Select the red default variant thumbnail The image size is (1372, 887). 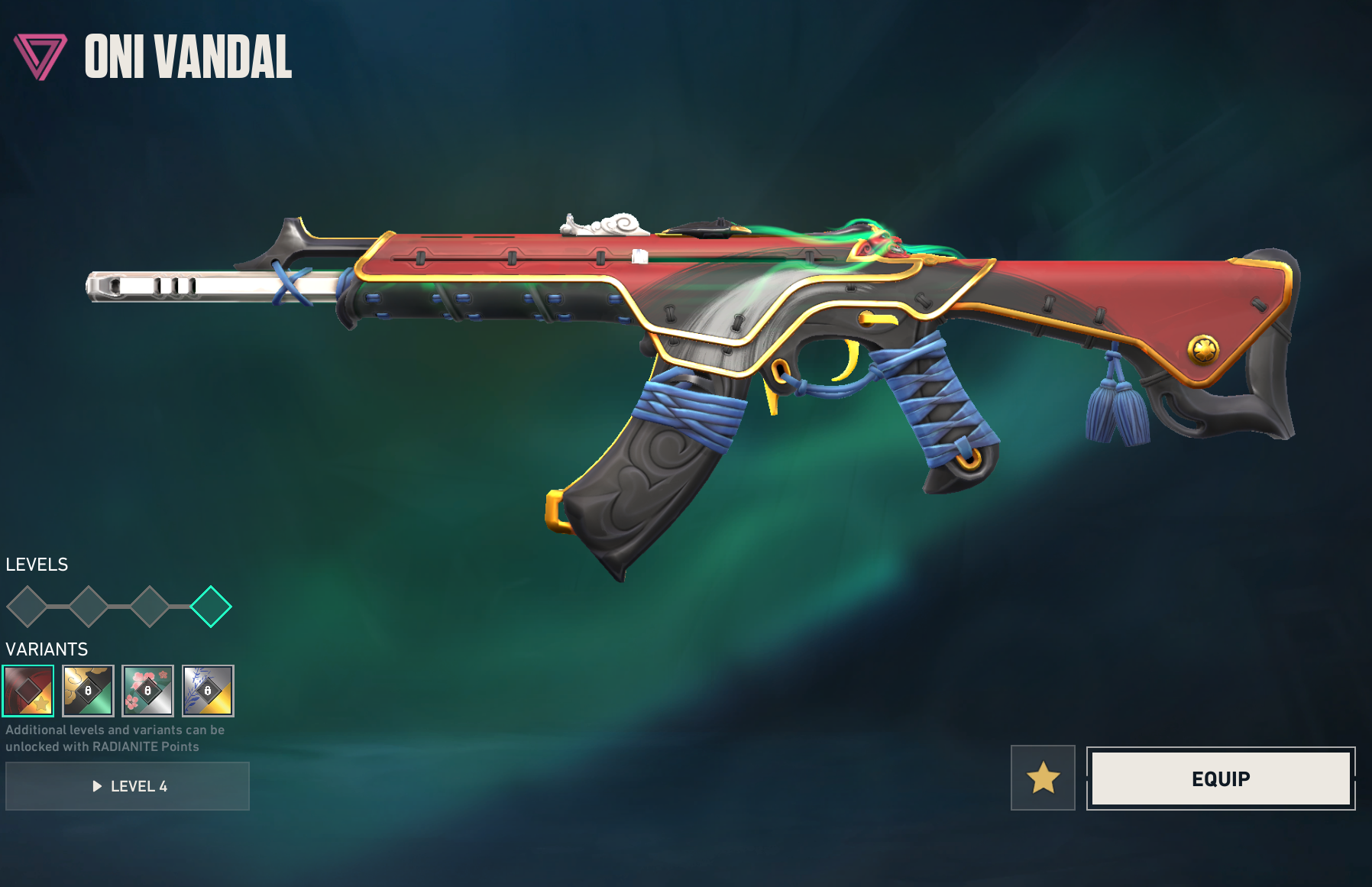coord(28,691)
